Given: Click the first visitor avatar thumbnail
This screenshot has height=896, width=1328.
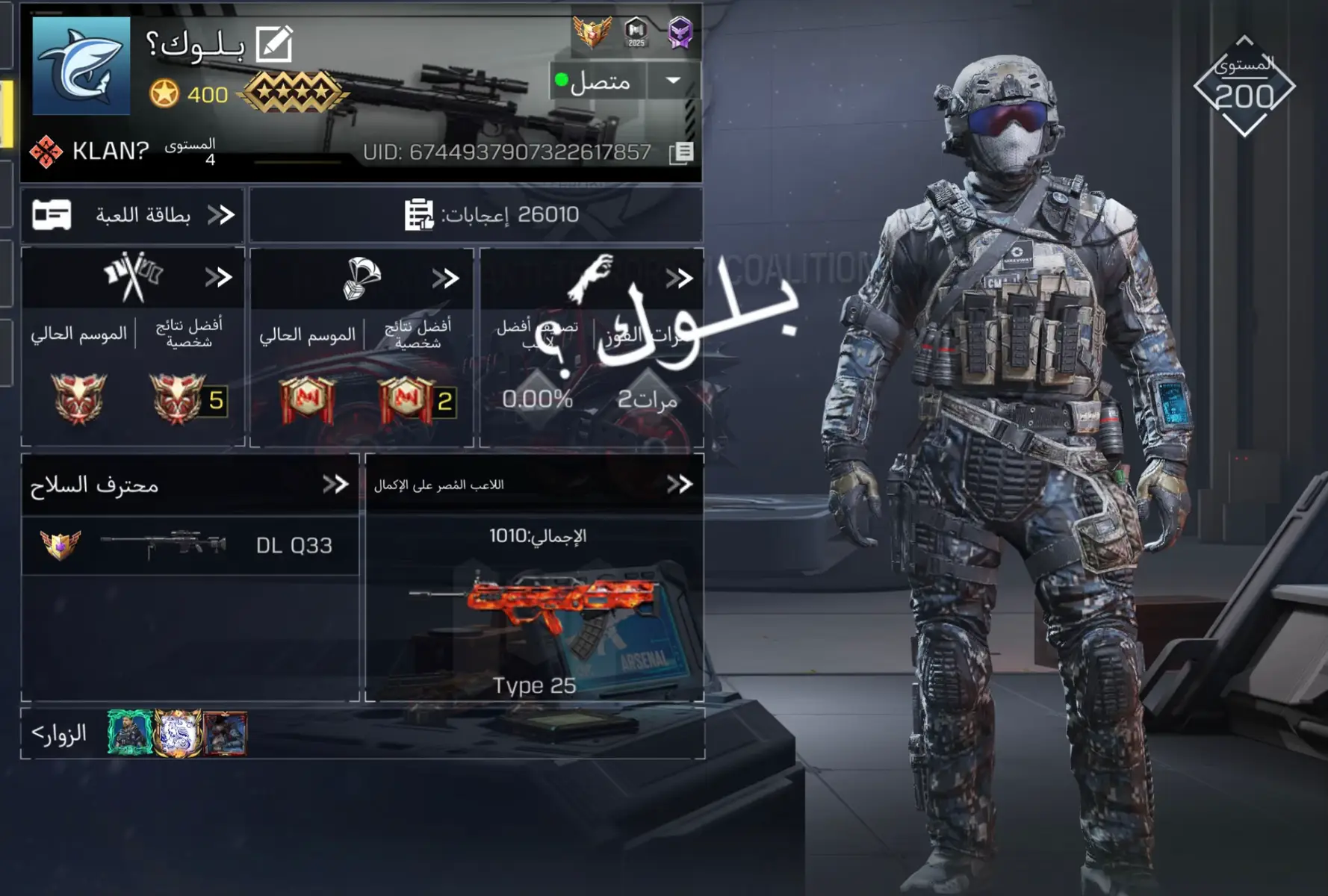Looking at the screenshot, I should 128,735.
